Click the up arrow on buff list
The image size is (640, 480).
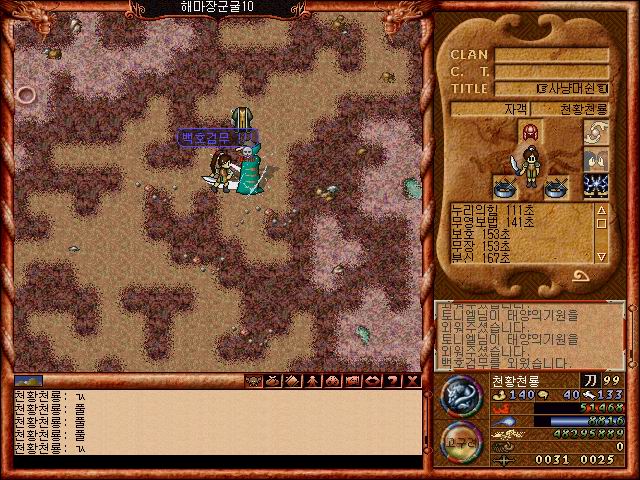click(601, 211)
